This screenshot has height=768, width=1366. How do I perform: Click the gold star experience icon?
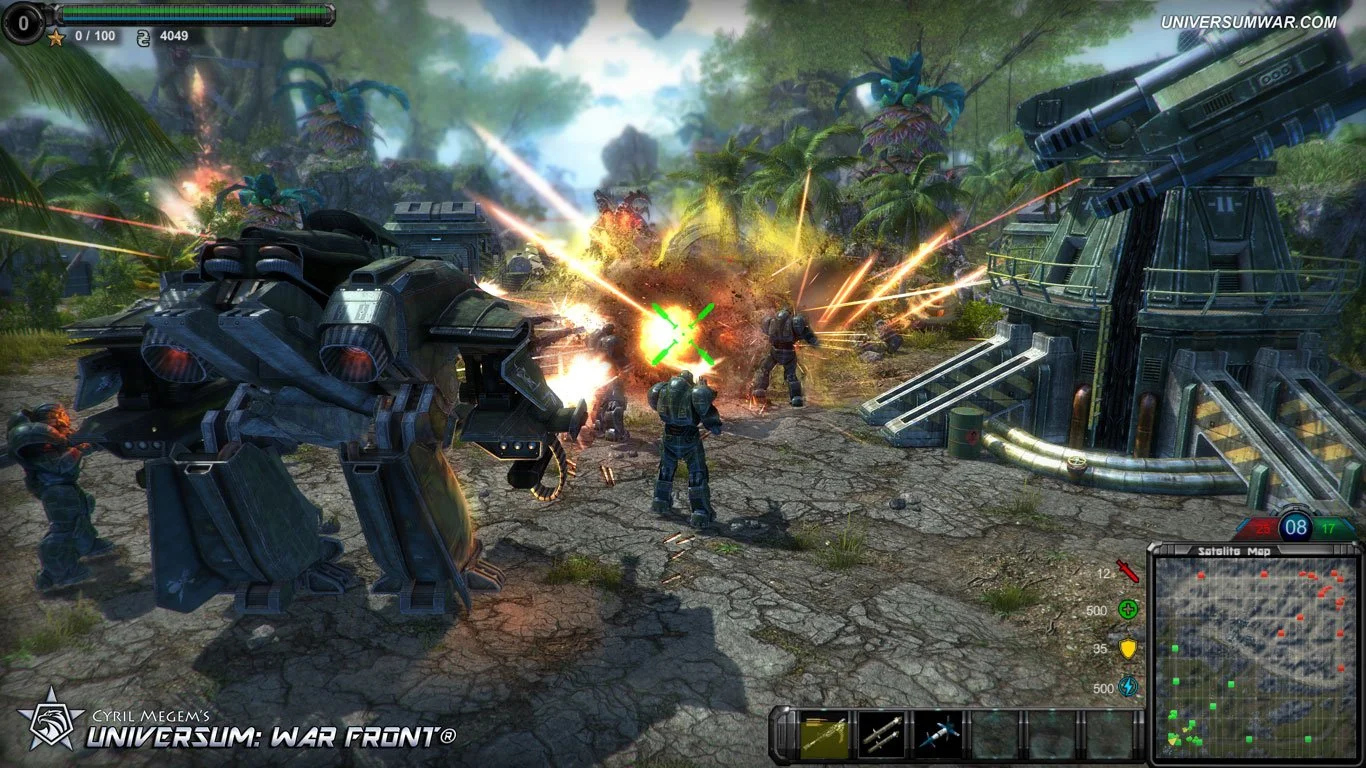[x=55, y=37]
